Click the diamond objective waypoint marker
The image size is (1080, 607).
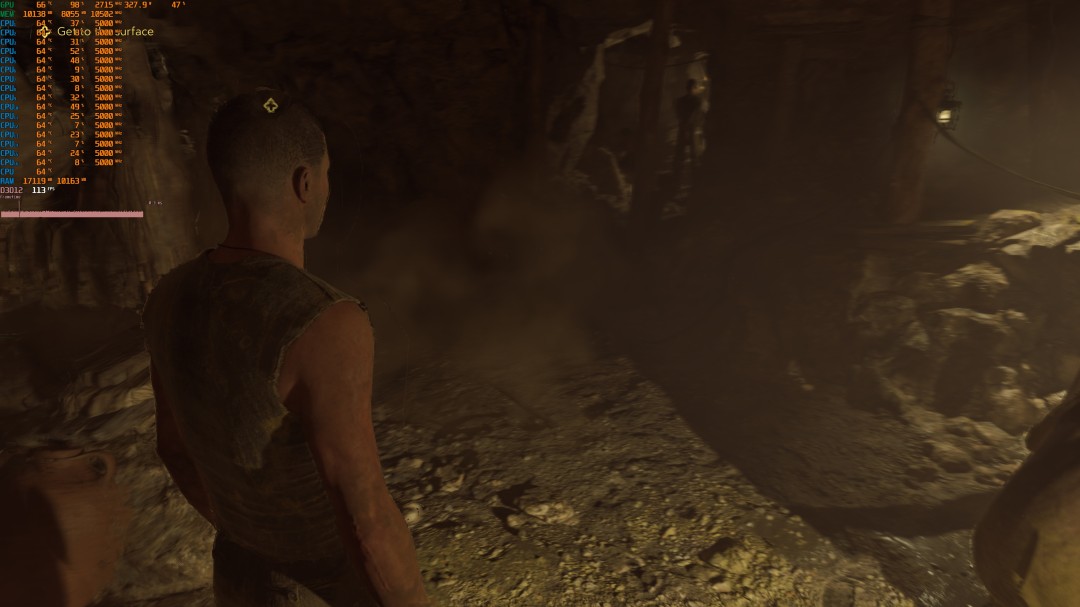(270, 105)
